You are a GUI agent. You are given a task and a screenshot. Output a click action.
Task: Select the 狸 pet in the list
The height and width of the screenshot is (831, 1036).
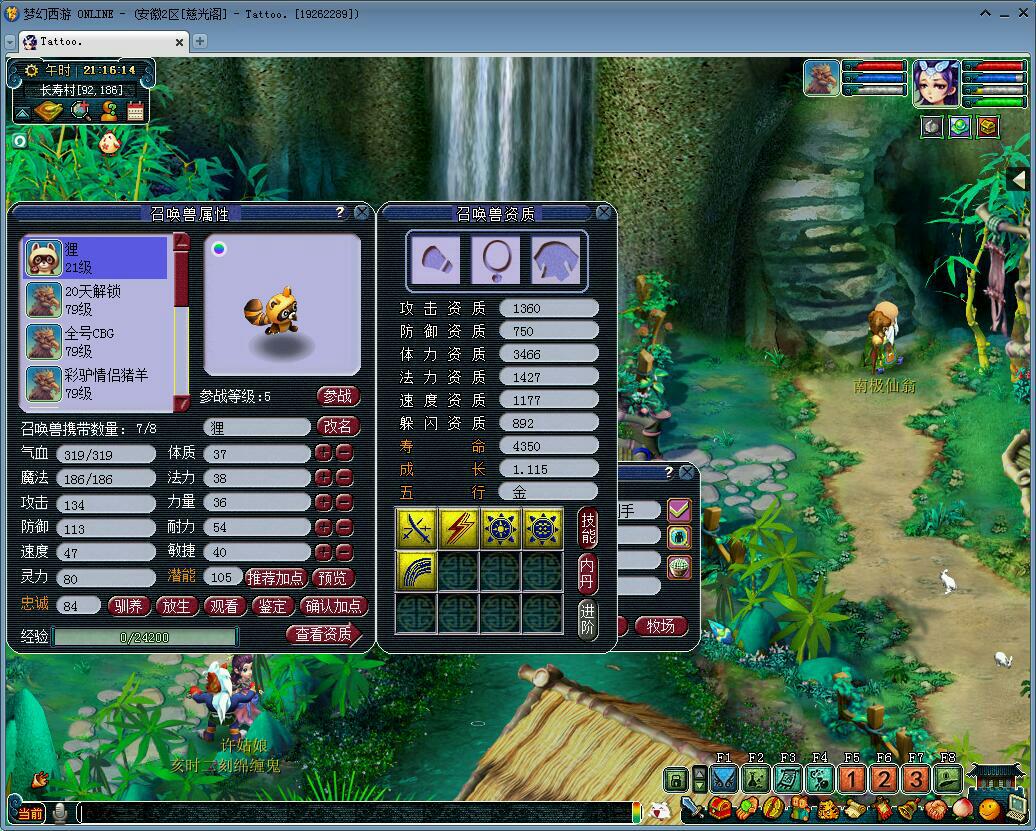click(x=95, y=258)
